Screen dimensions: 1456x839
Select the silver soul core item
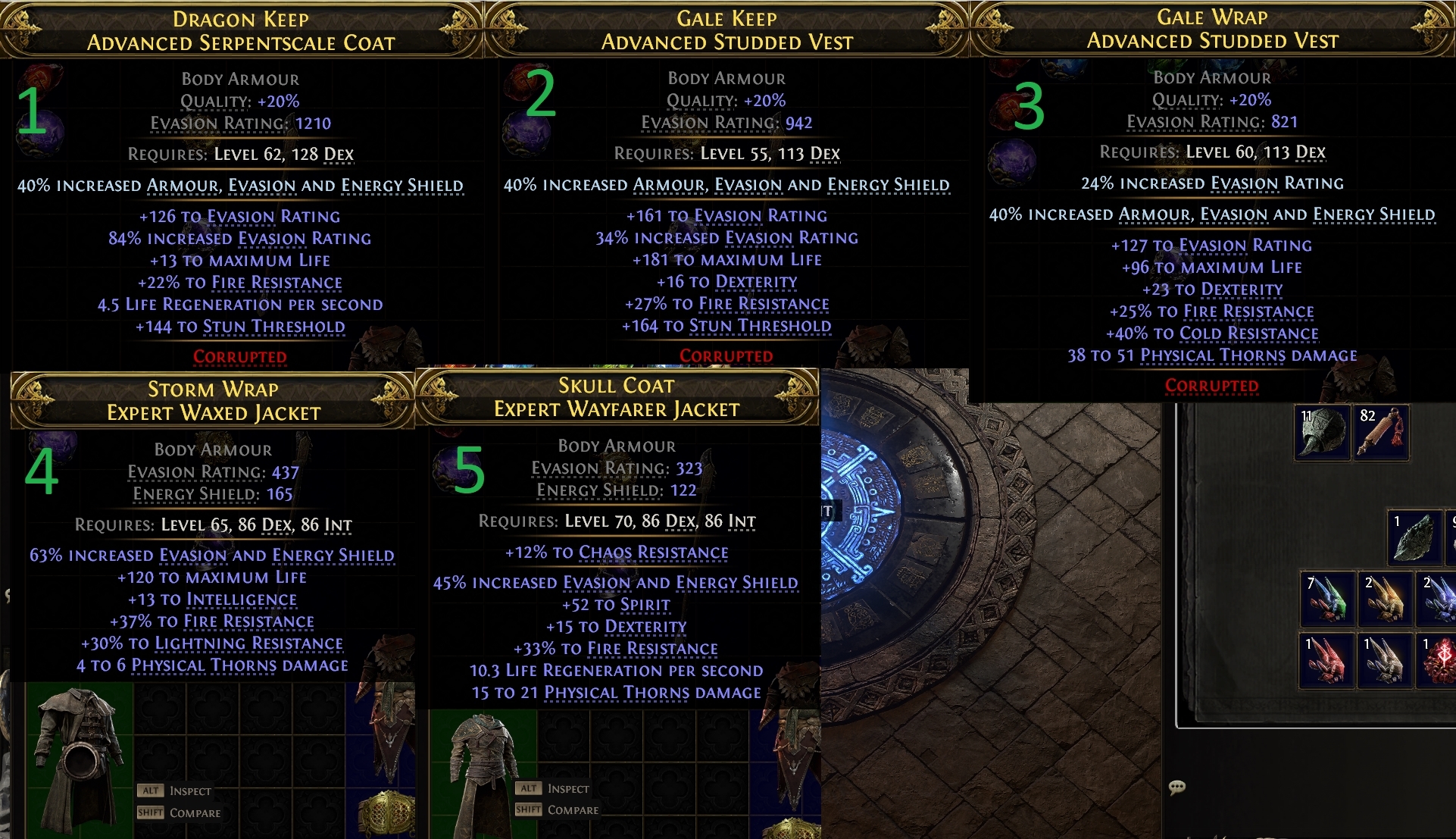[1384, 661]
